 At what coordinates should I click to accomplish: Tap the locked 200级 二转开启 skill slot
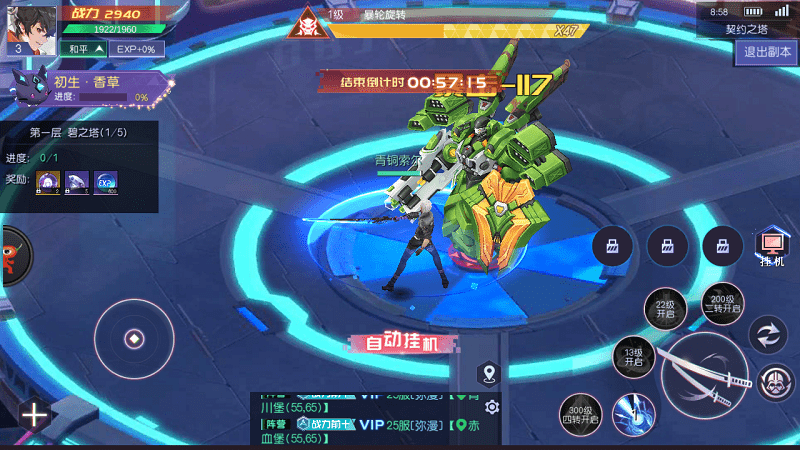[721, 302]
